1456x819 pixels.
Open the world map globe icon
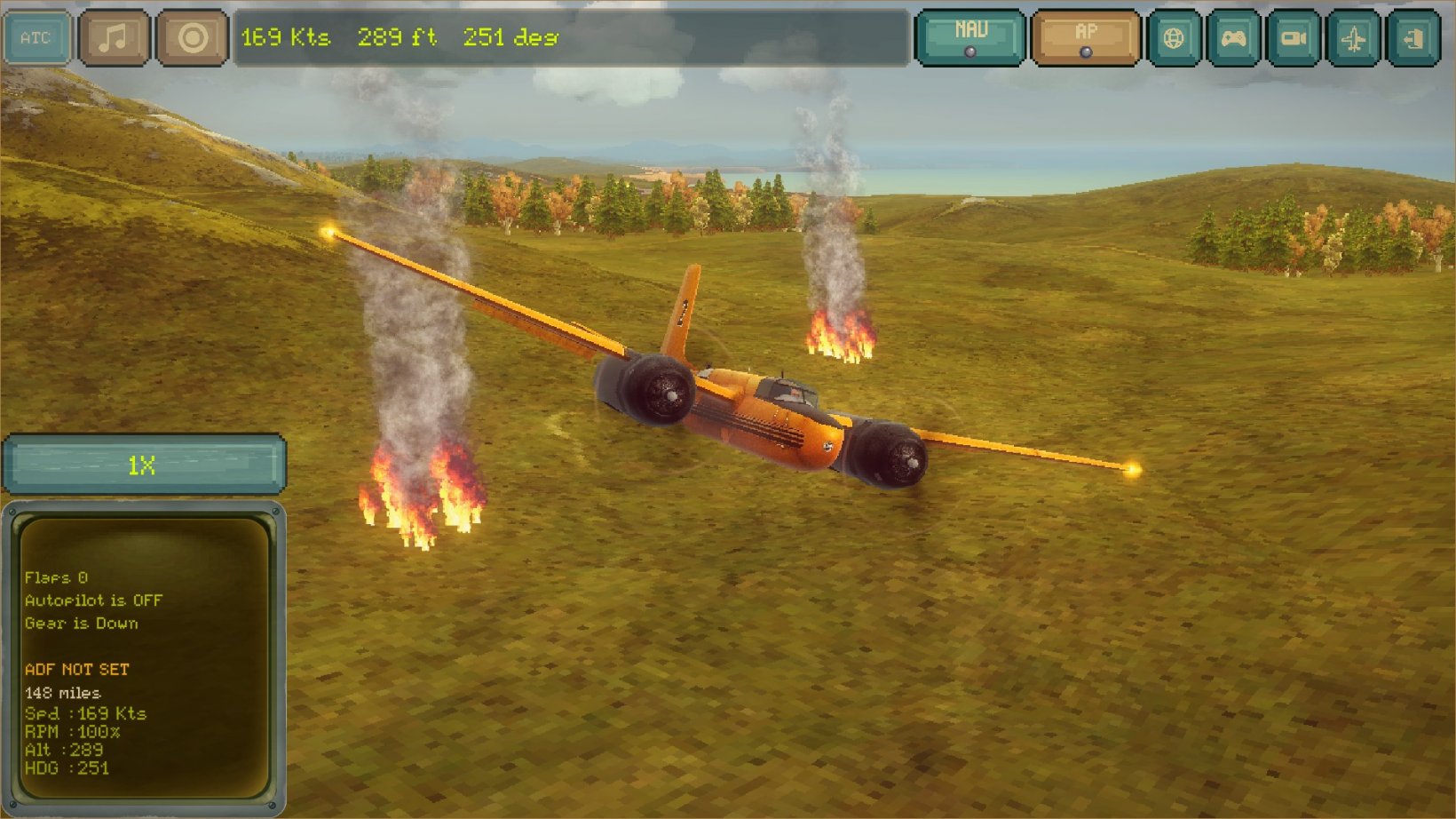pos(1175,38)
